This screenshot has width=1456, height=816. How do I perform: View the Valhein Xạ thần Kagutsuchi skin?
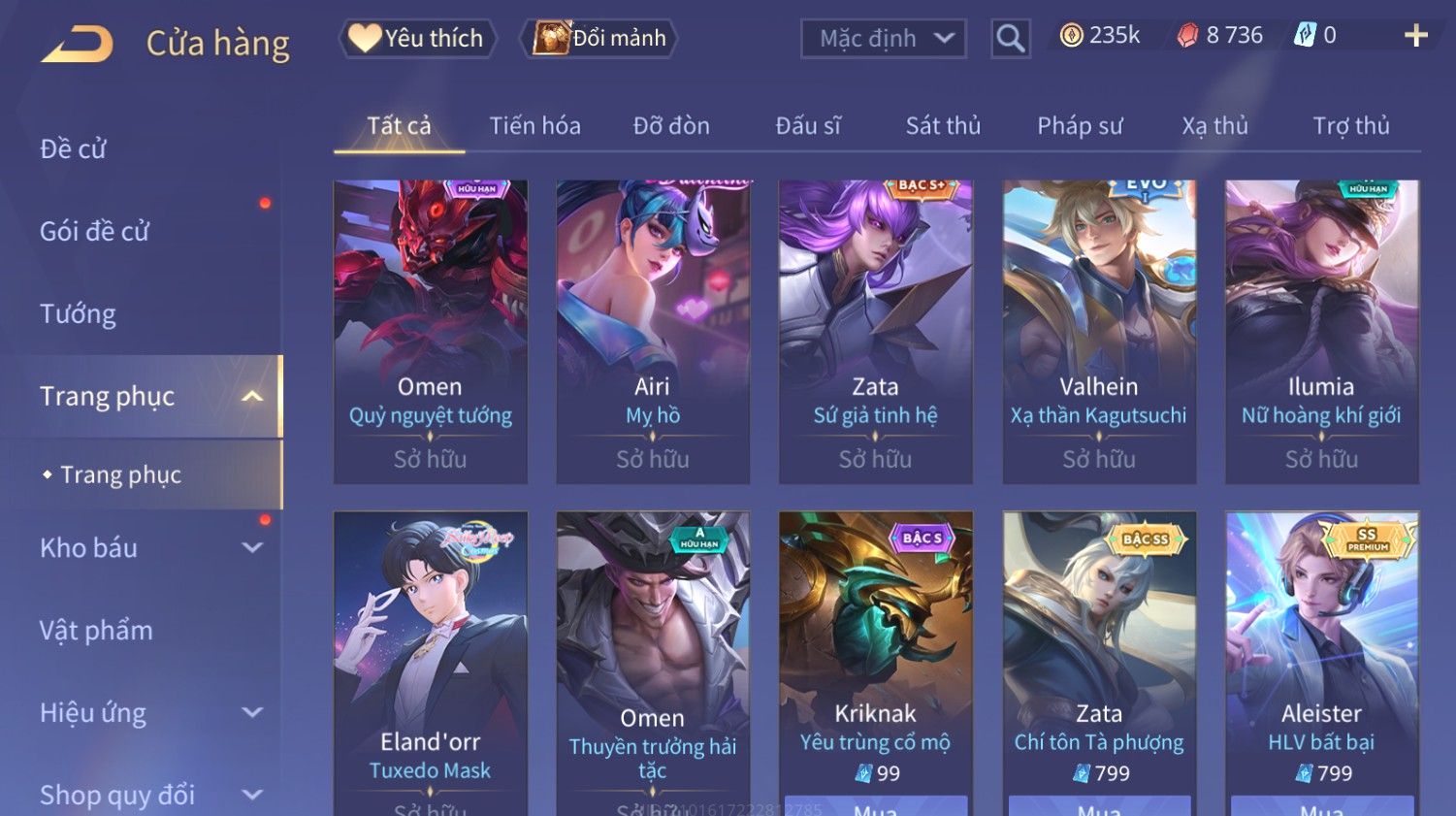[x=1098, y=330]
